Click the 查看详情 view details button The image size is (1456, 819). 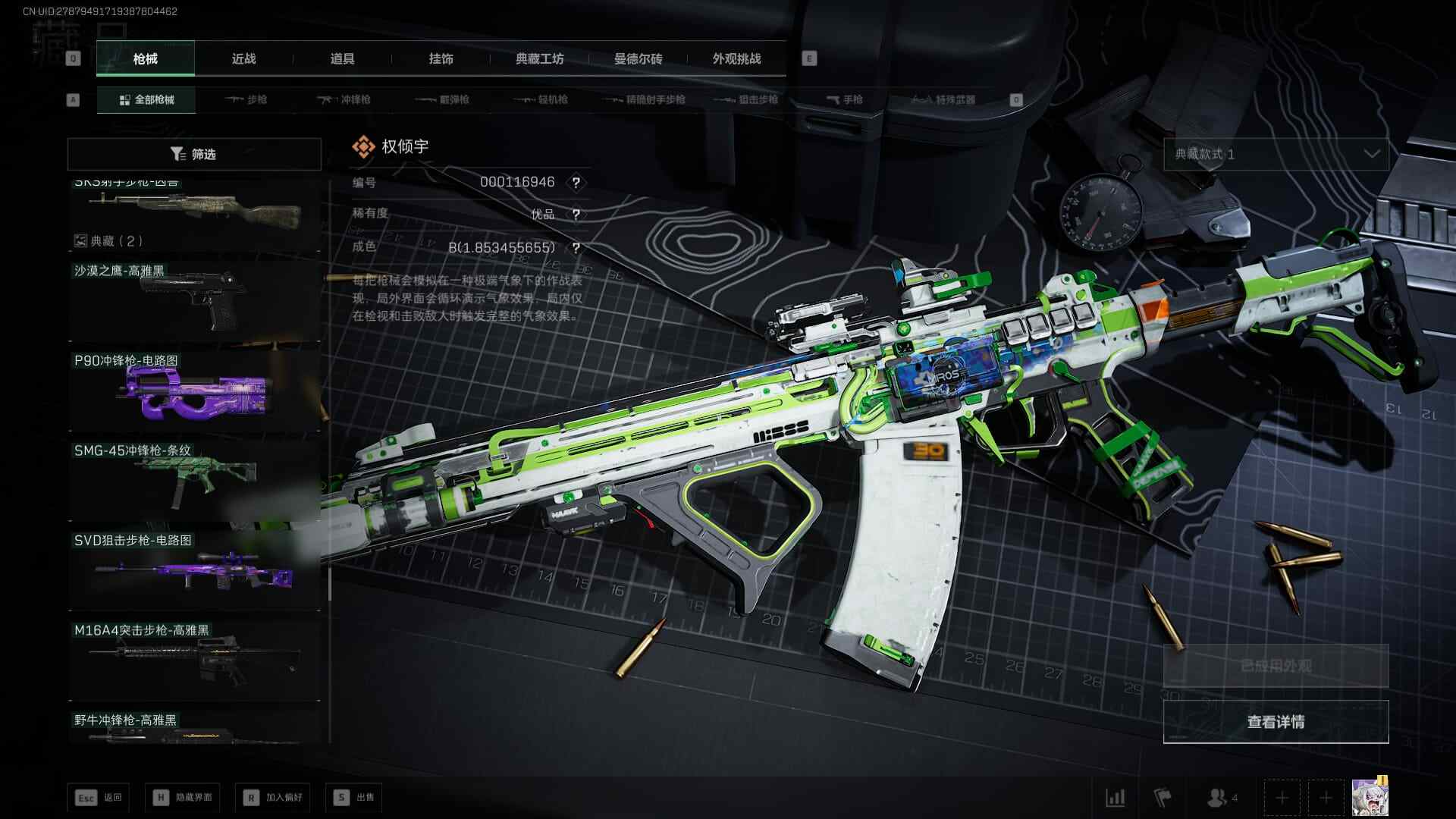(x=1276, y=721)
